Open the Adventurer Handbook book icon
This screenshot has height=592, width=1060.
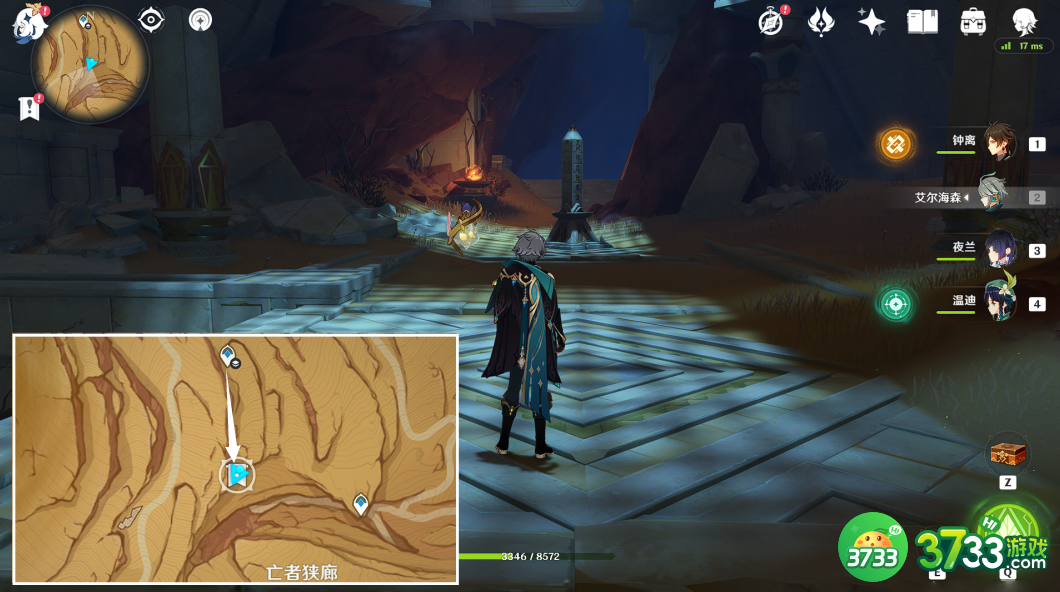(922, 22)
